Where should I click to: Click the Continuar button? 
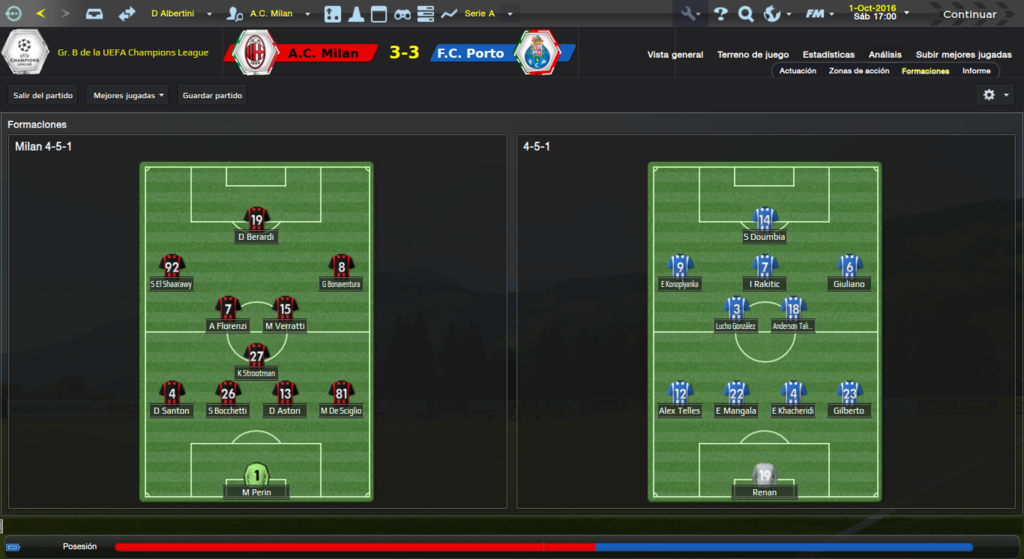tap(969, 14)
